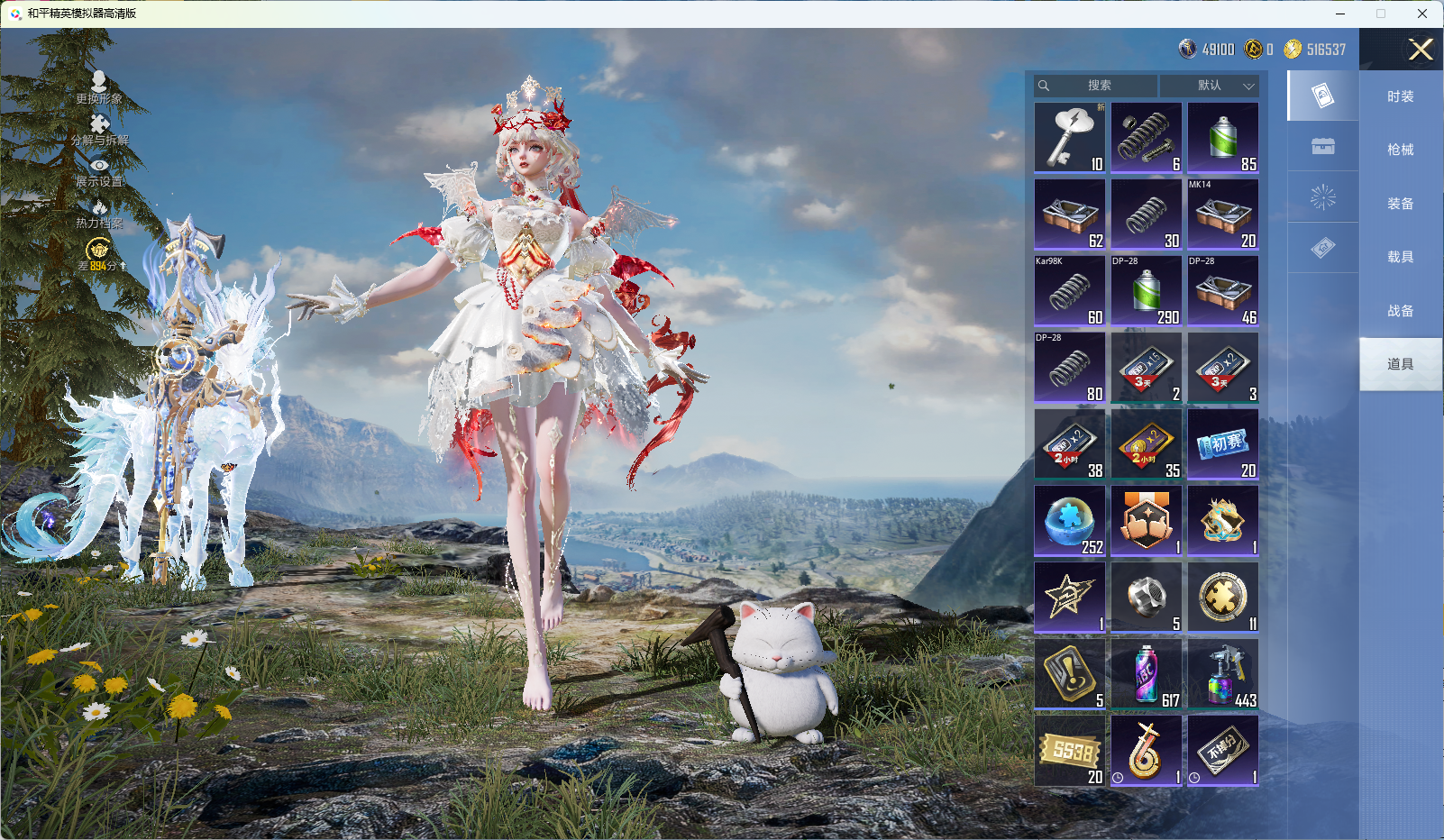Open the 战备 tab
1444x840 pixels.
pyautogui.click(x=1400, y=311)
